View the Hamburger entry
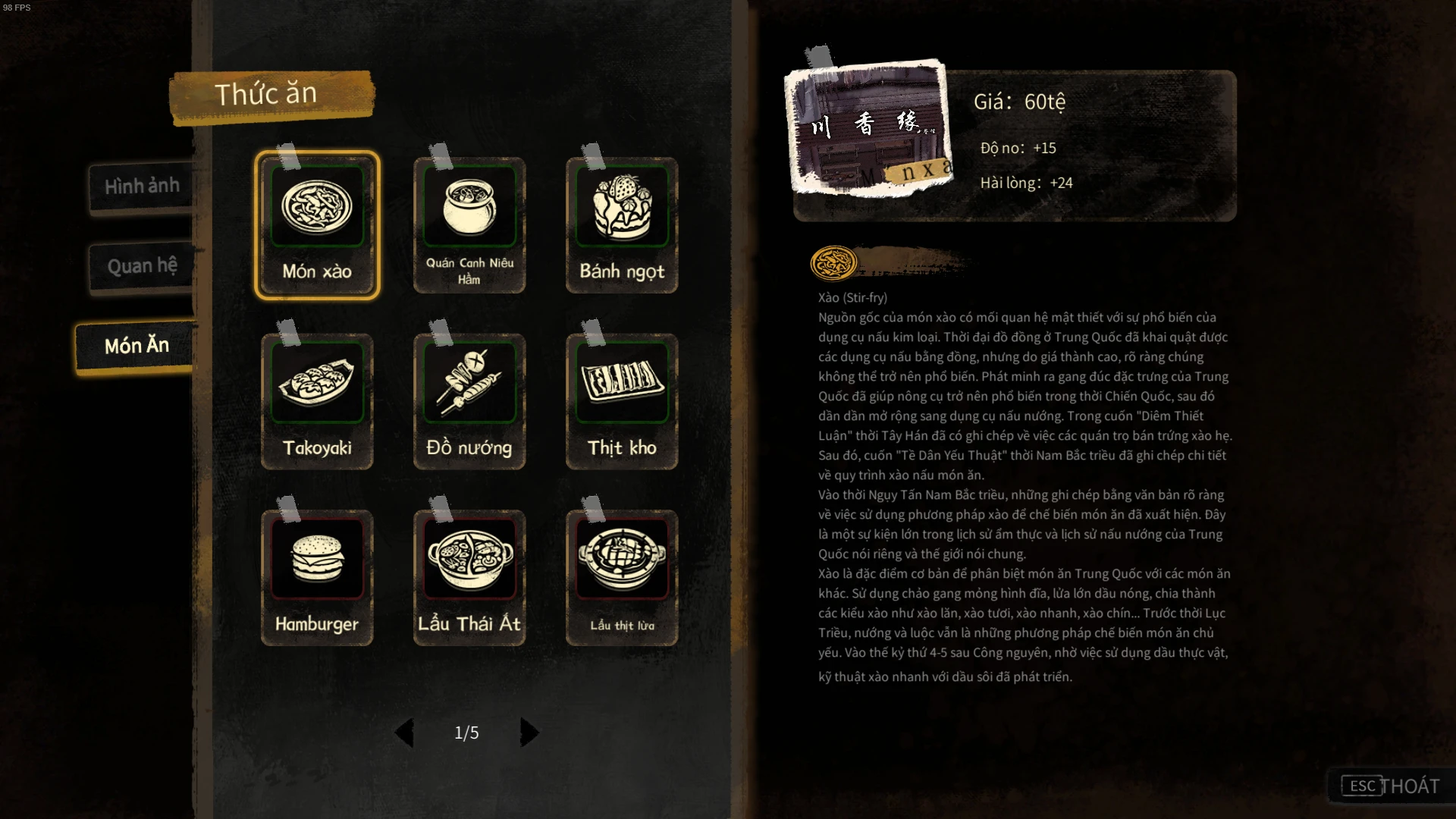This screenshot has width=1456, height=819. (x=317, y=578)
